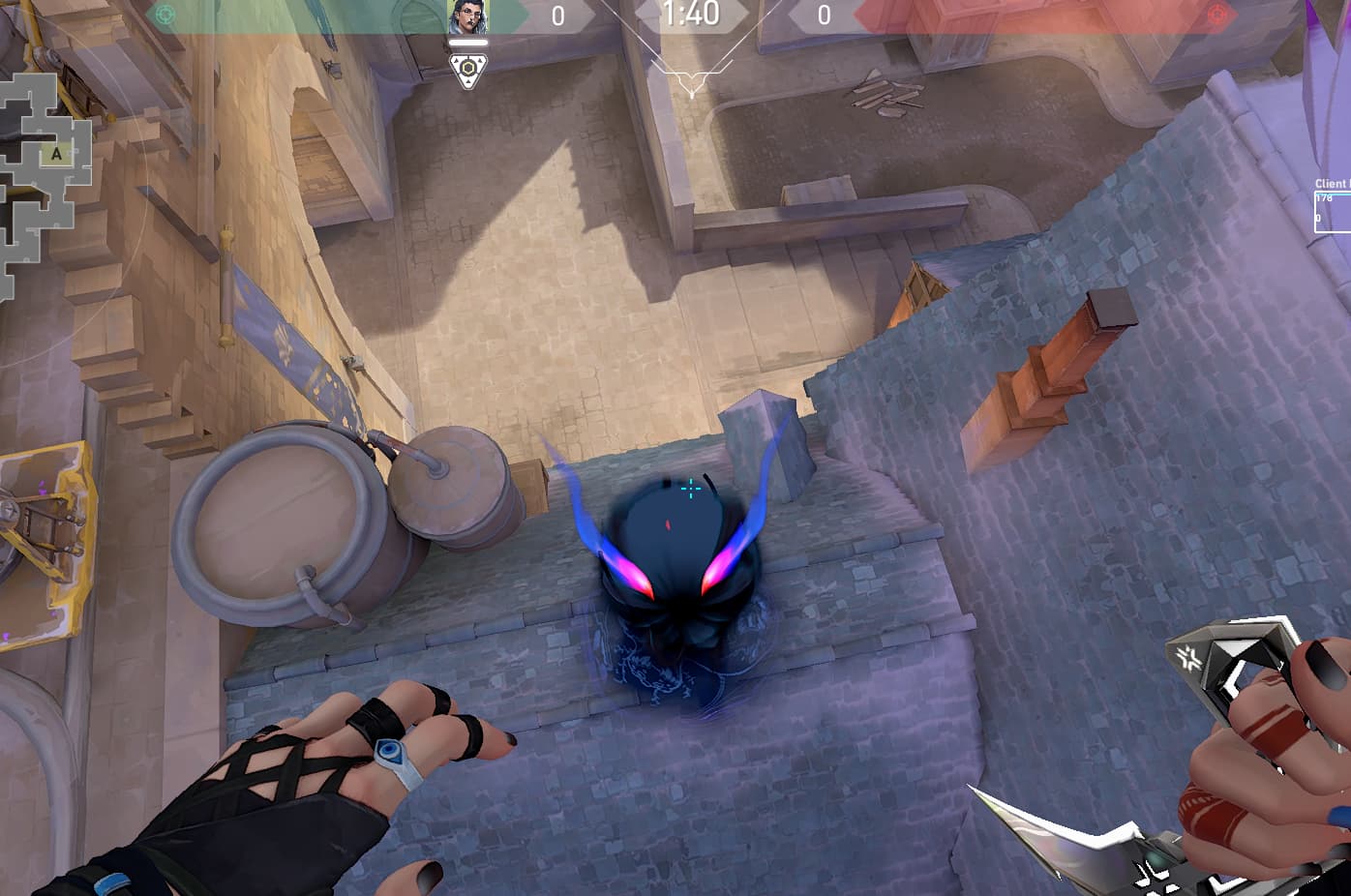
Task: Click the red enemy team emblem icon
Action: pos(1217,15)
